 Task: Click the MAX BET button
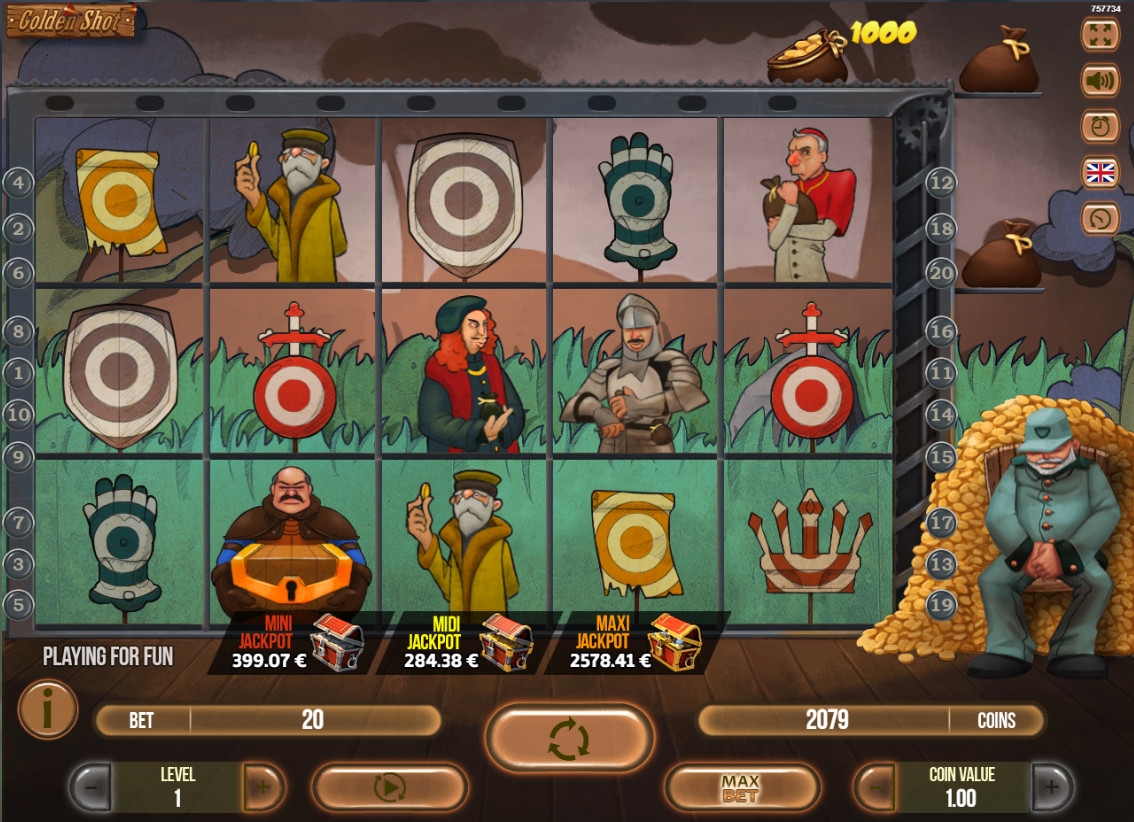[741, 788]
